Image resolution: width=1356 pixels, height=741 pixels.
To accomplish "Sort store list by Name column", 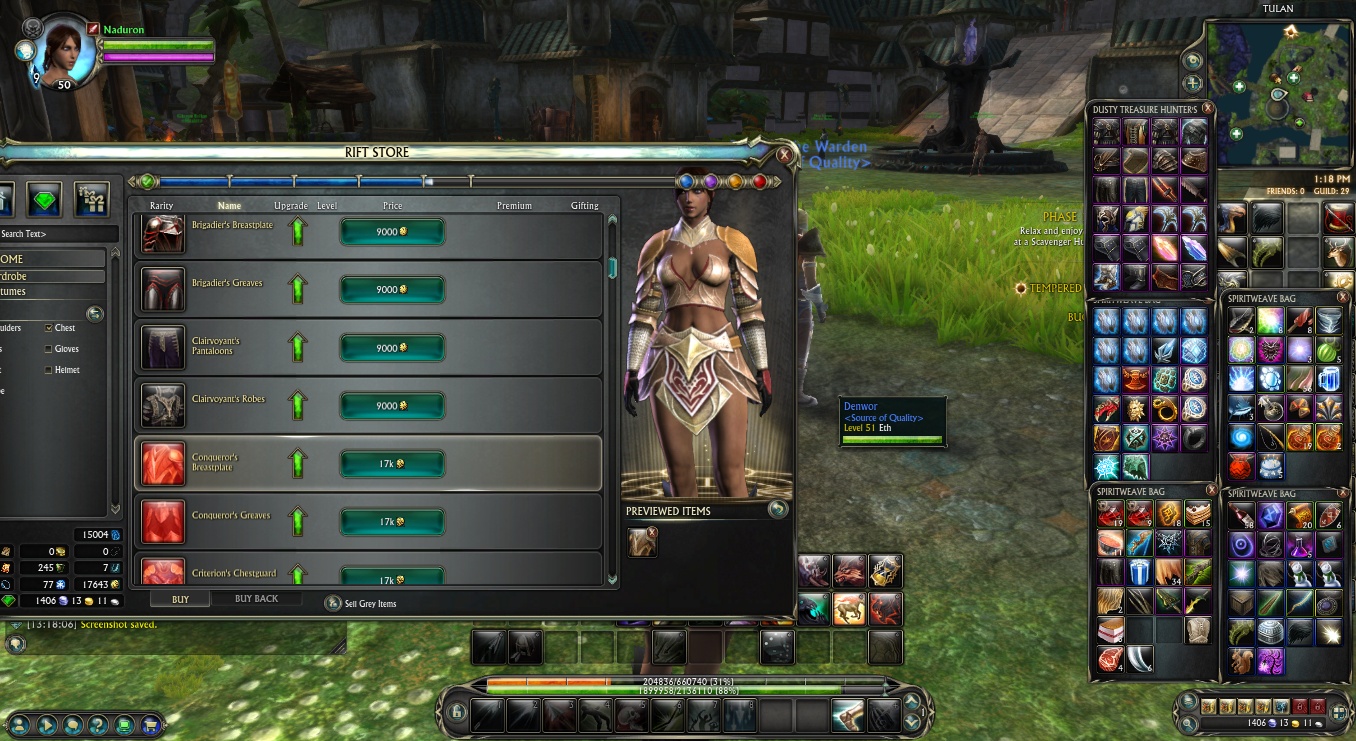I will [x=229, y=206].
